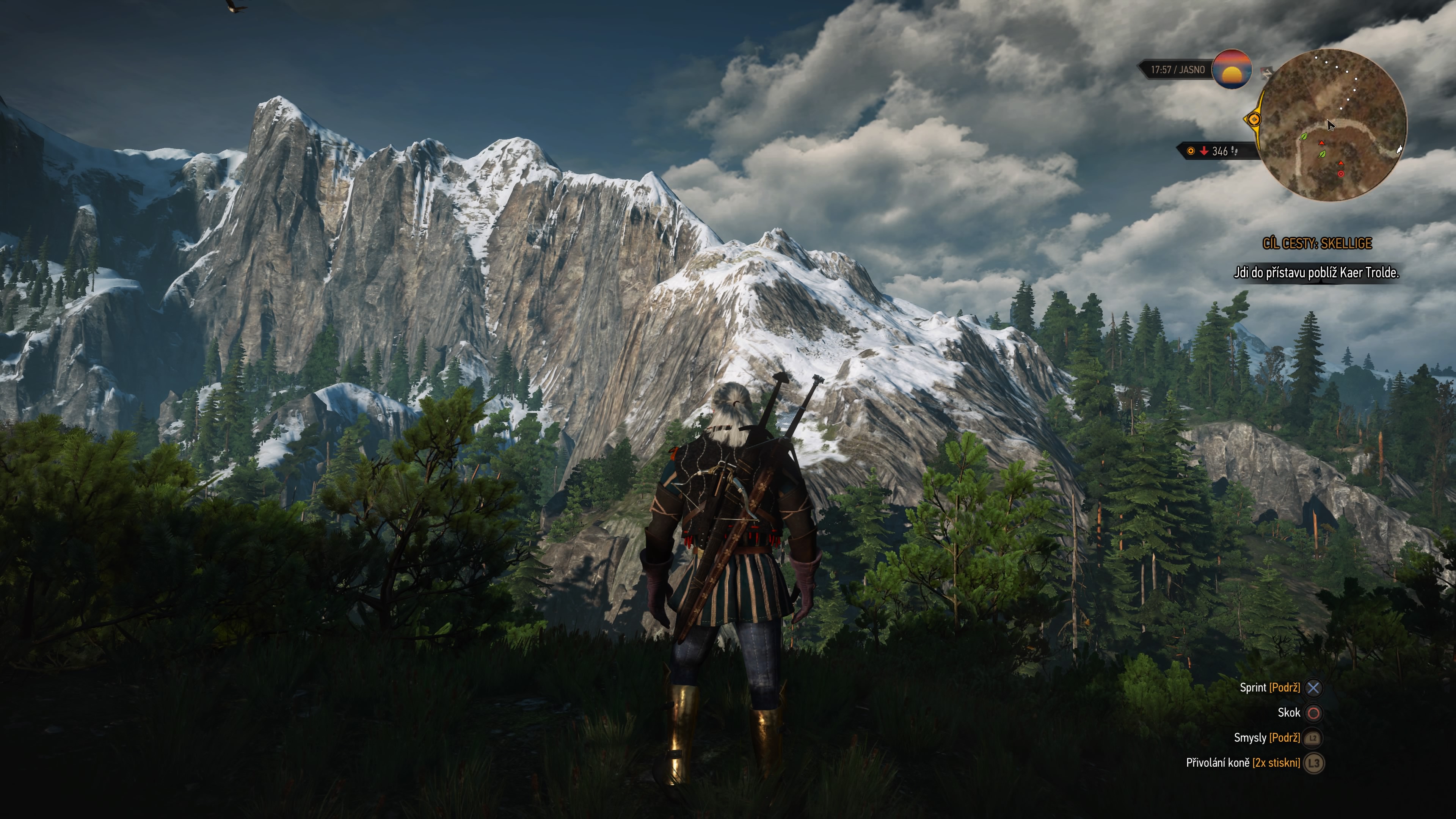Image resolution: width=1456 pixels, height=819 pixels.
Task: Click the objective Jdi do přístavu poblíž Kaer Trolde
Action: (x=1316, y=273)
